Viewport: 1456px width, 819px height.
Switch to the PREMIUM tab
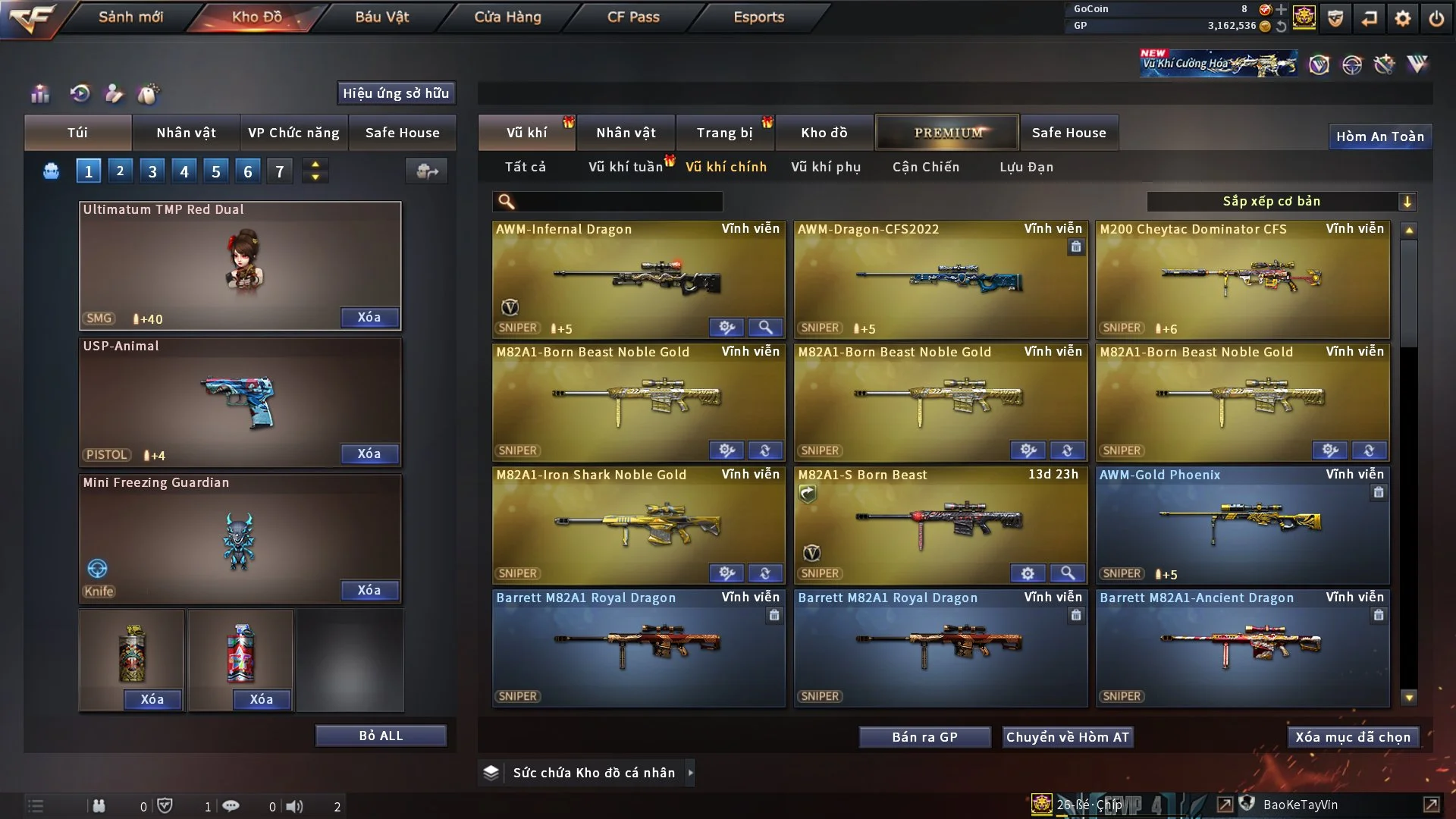947,133
